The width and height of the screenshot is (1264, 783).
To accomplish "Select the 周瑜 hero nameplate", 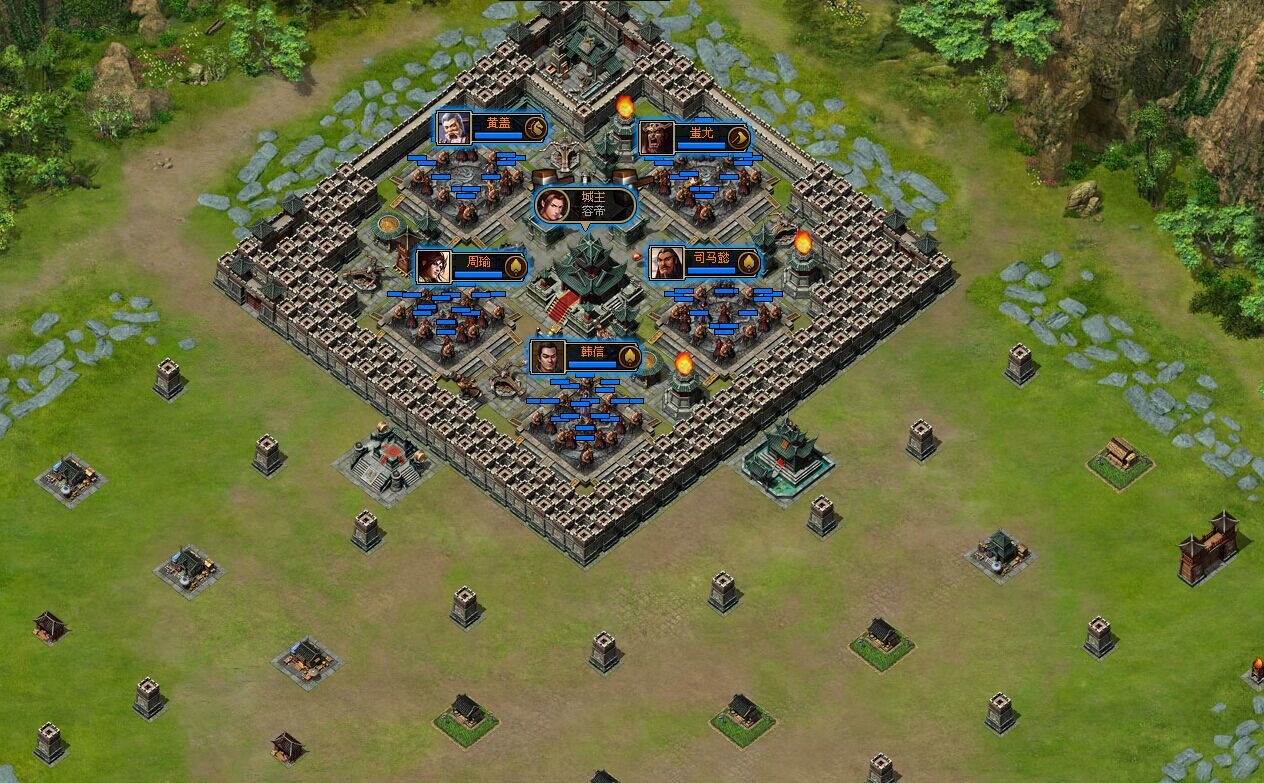I will pos(470,266).
